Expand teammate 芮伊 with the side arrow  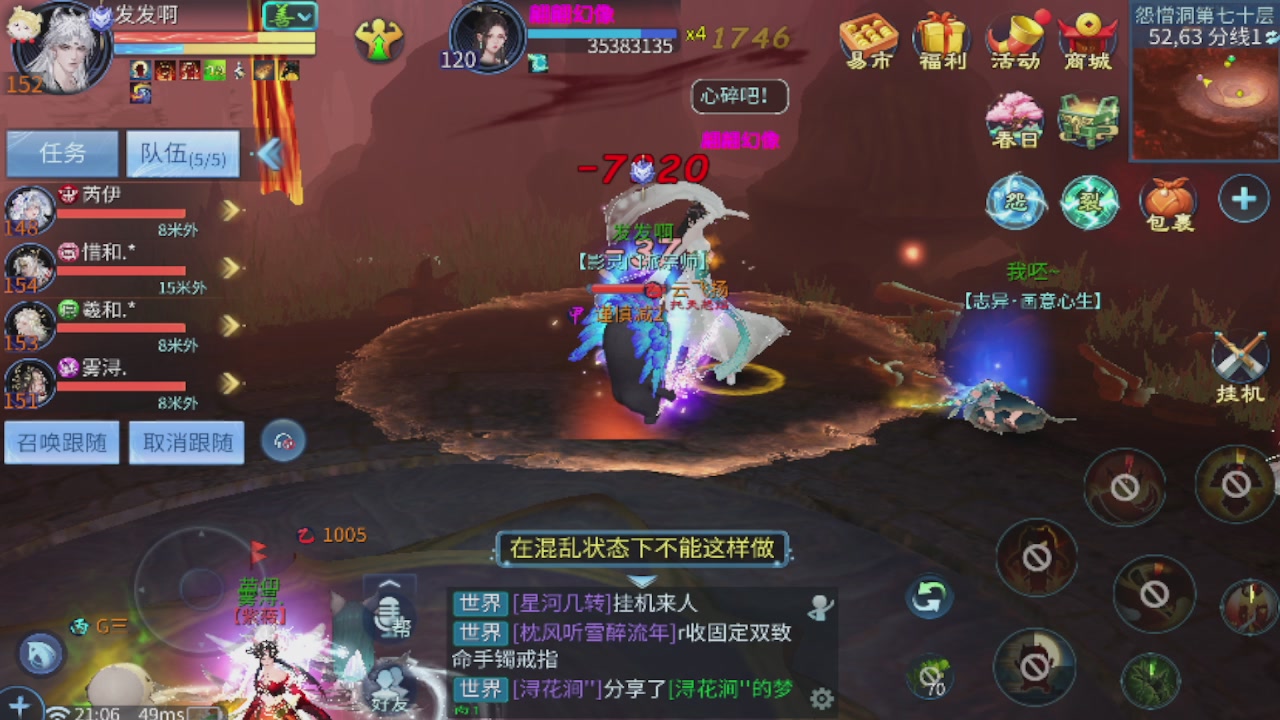click(x=232, y=211)
